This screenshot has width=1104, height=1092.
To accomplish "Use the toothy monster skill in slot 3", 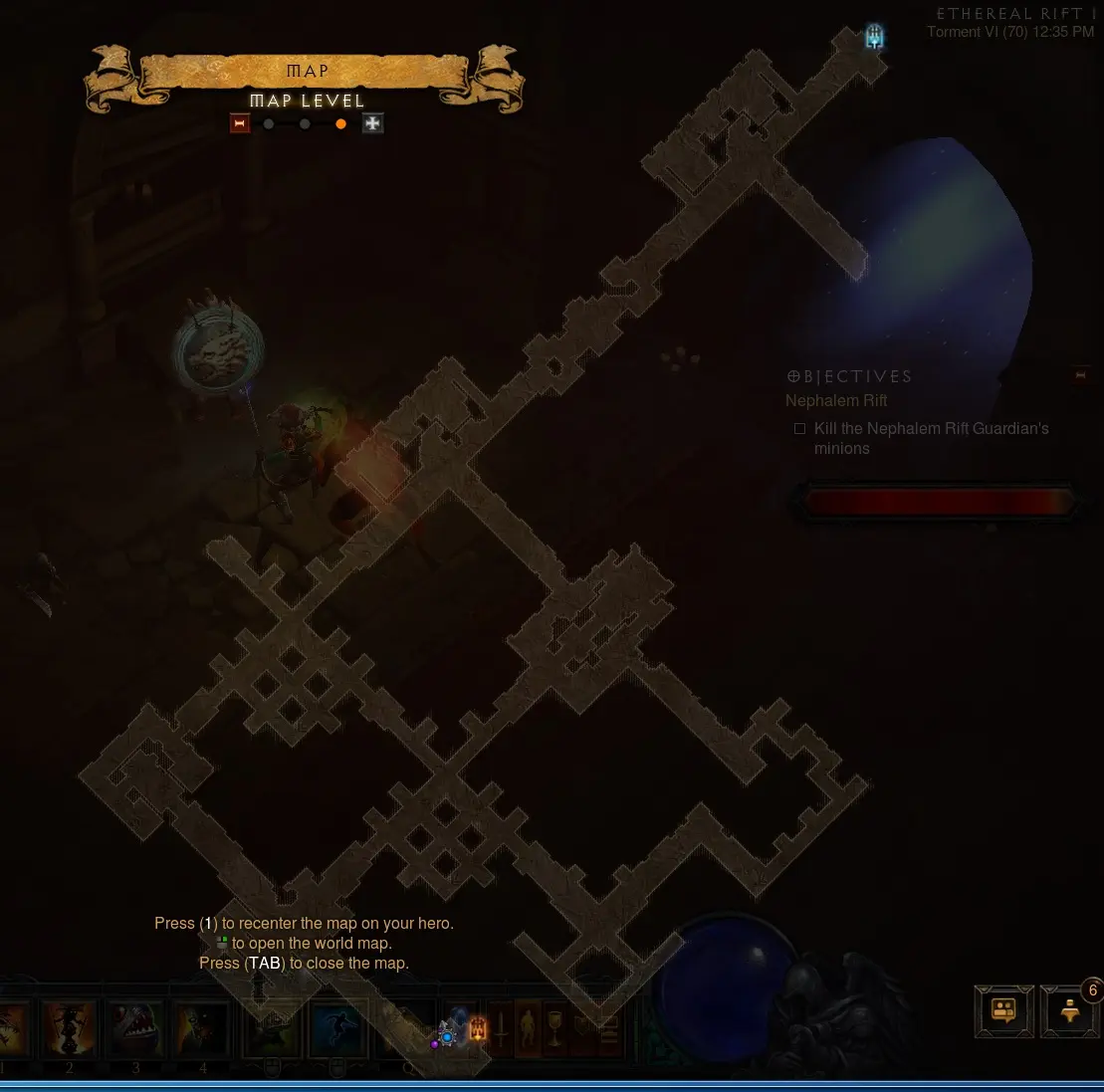I will [x=136, y=1030].
